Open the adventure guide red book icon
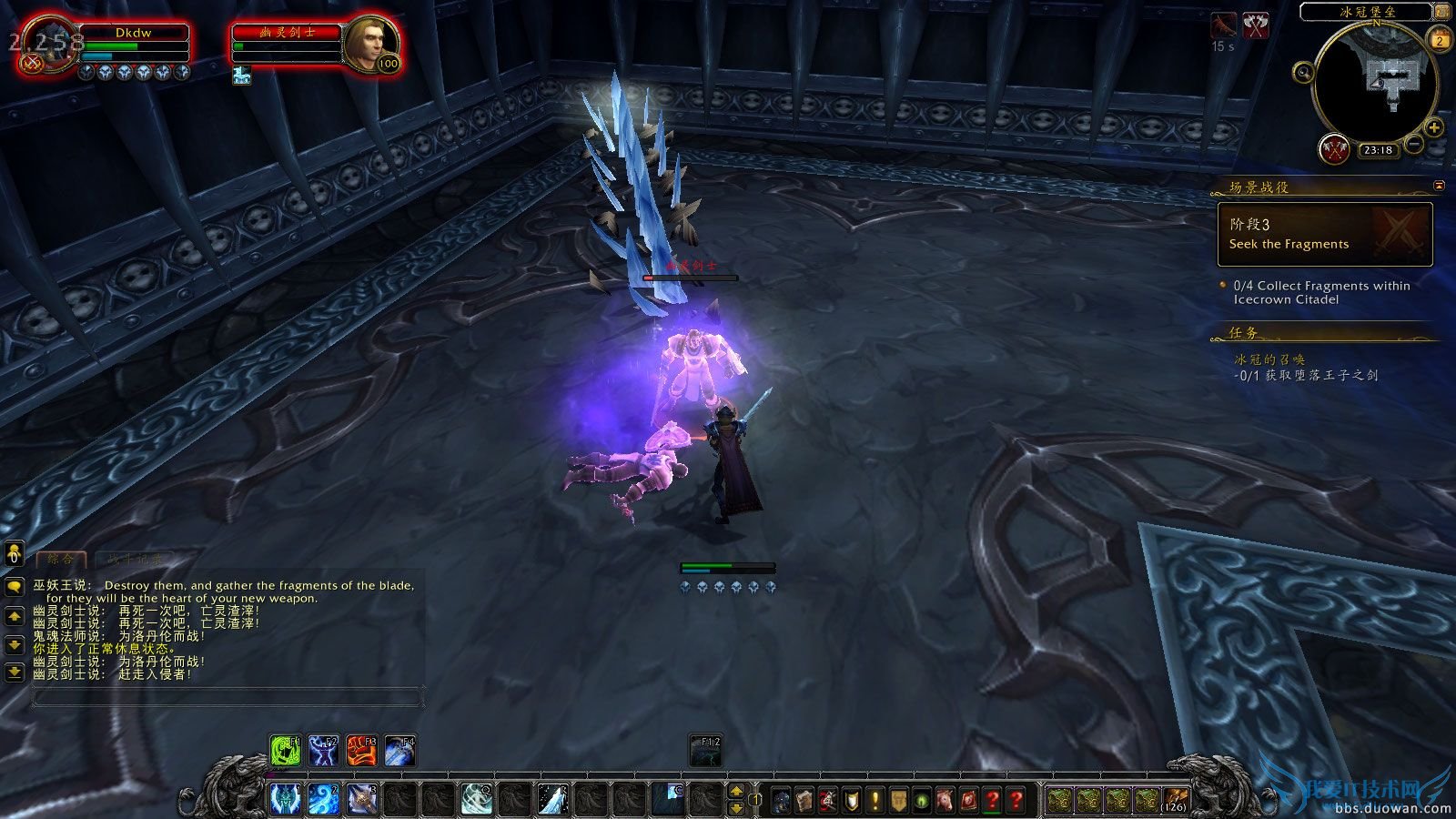Screen dimensions: 1456x819 click(x=968, y=799)
